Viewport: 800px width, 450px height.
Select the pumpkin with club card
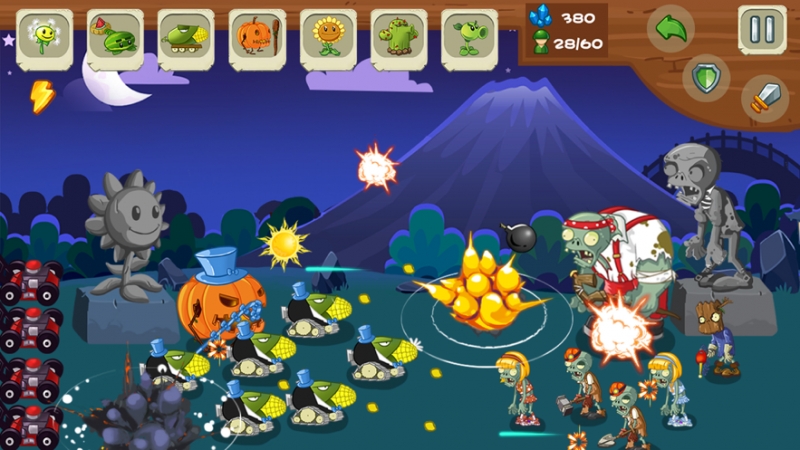257,39
